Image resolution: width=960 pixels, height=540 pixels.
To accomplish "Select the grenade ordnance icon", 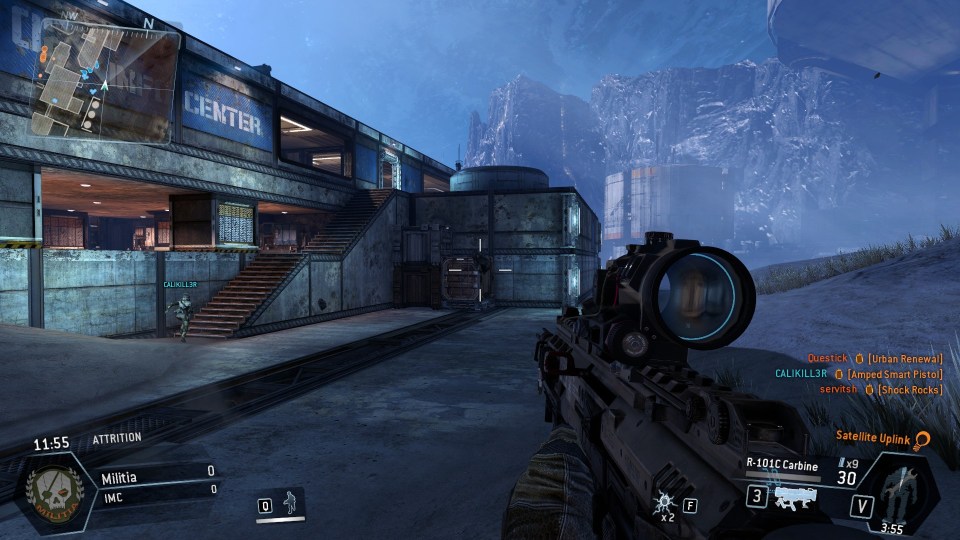I will [x=664, y=505].
